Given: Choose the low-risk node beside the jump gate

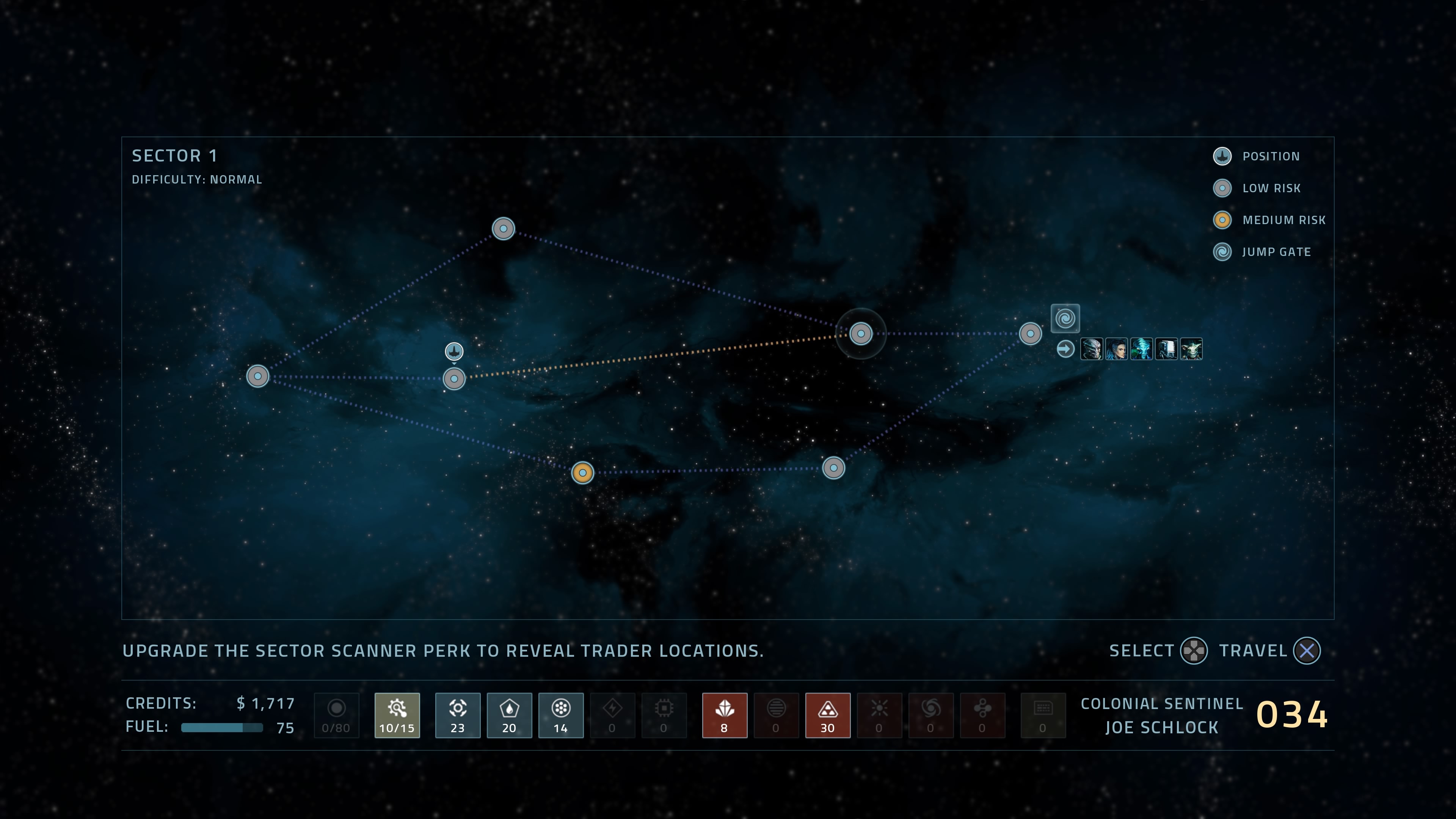Looking at the screenshot, I should coord(1030,334).
